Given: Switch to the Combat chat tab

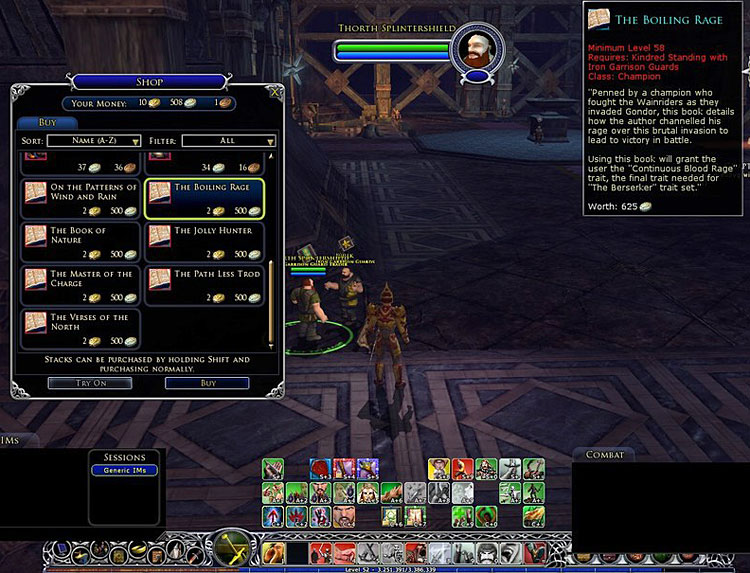Looking at the screenshot, I should [604, 455].
